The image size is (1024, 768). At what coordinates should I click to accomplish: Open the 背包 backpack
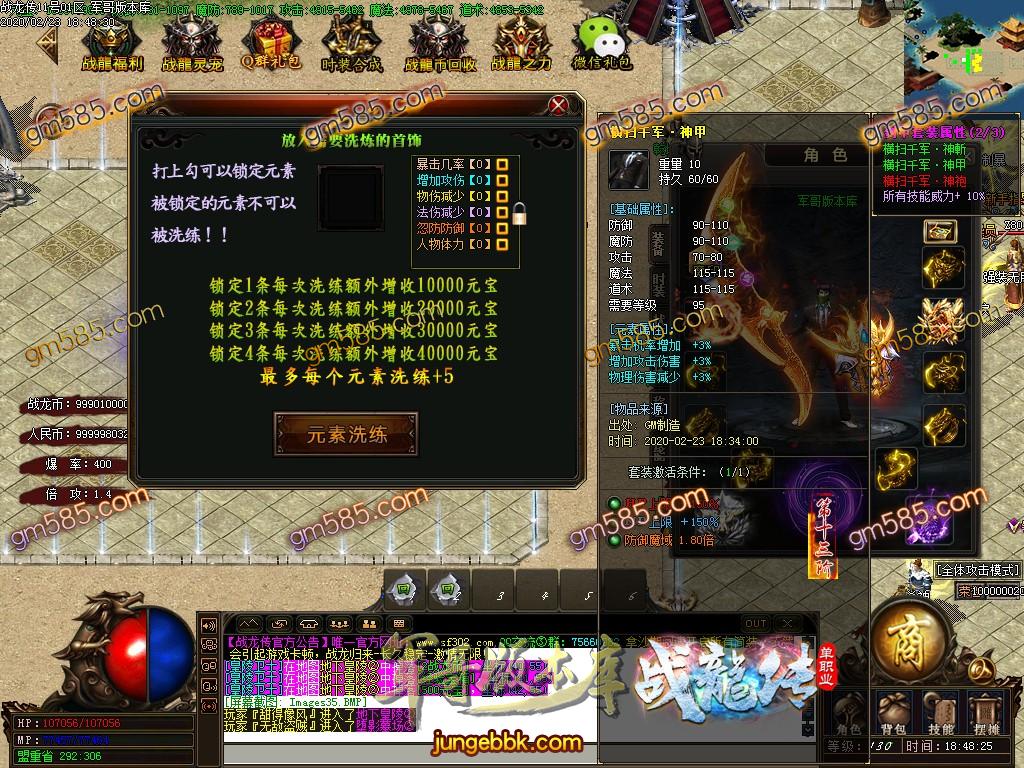(895, 710)
